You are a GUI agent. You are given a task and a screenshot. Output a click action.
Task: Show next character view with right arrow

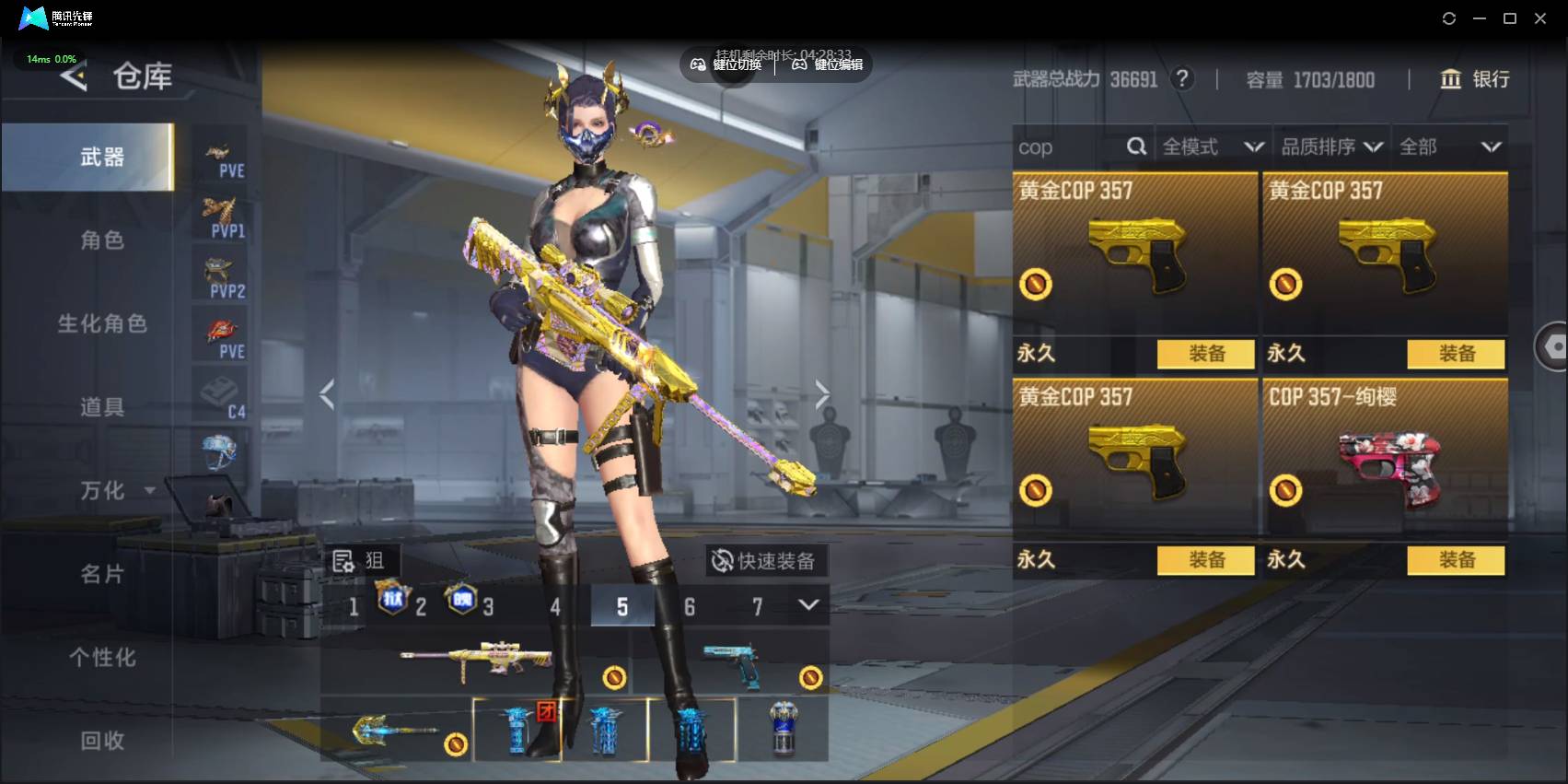[822, 394]
